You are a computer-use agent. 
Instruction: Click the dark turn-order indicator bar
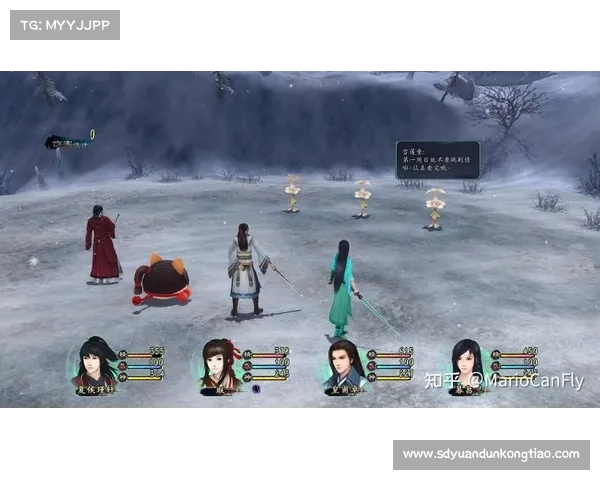point(67,142)
